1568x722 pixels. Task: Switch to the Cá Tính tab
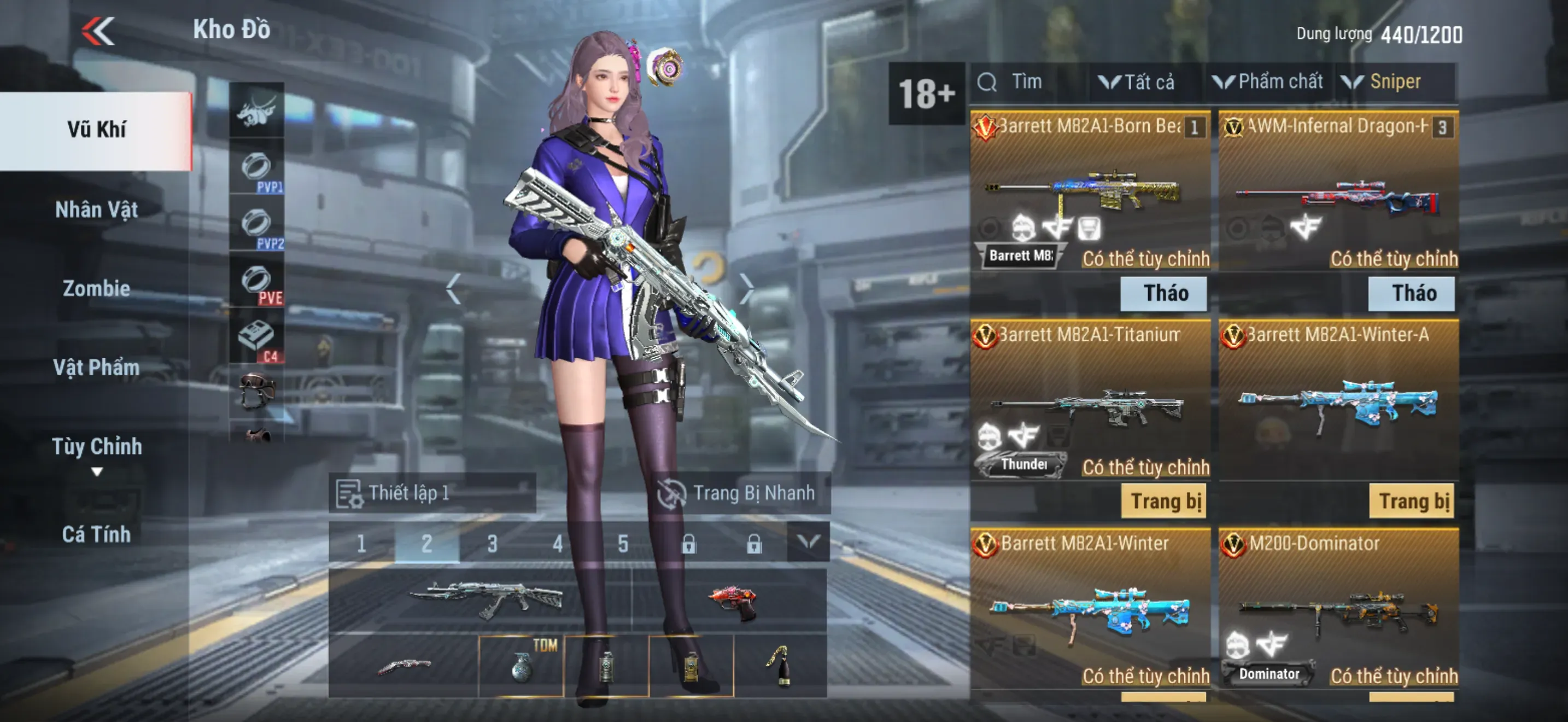tap(96, 534)
